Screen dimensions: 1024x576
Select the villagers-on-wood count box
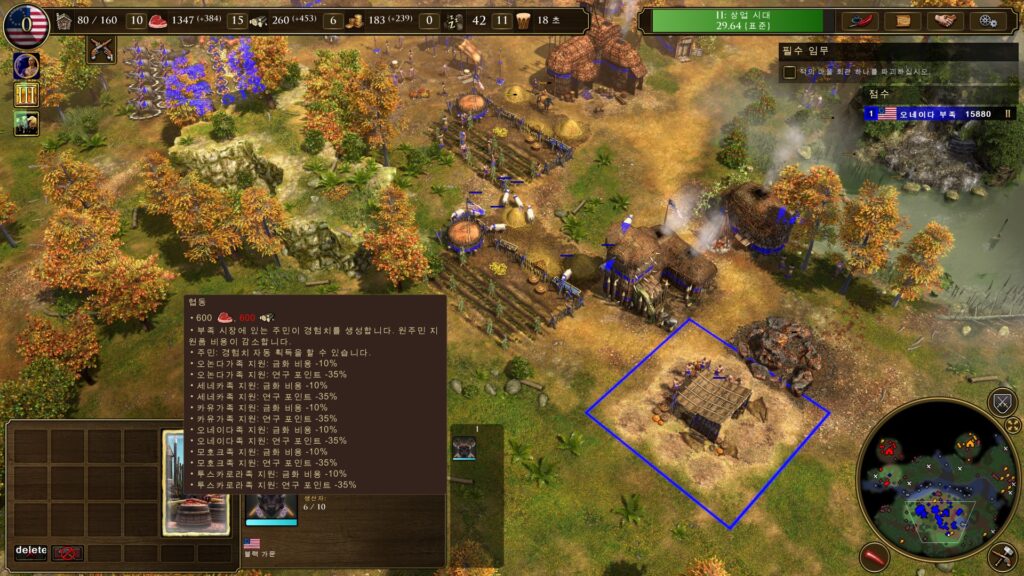(x=237, y=20)
